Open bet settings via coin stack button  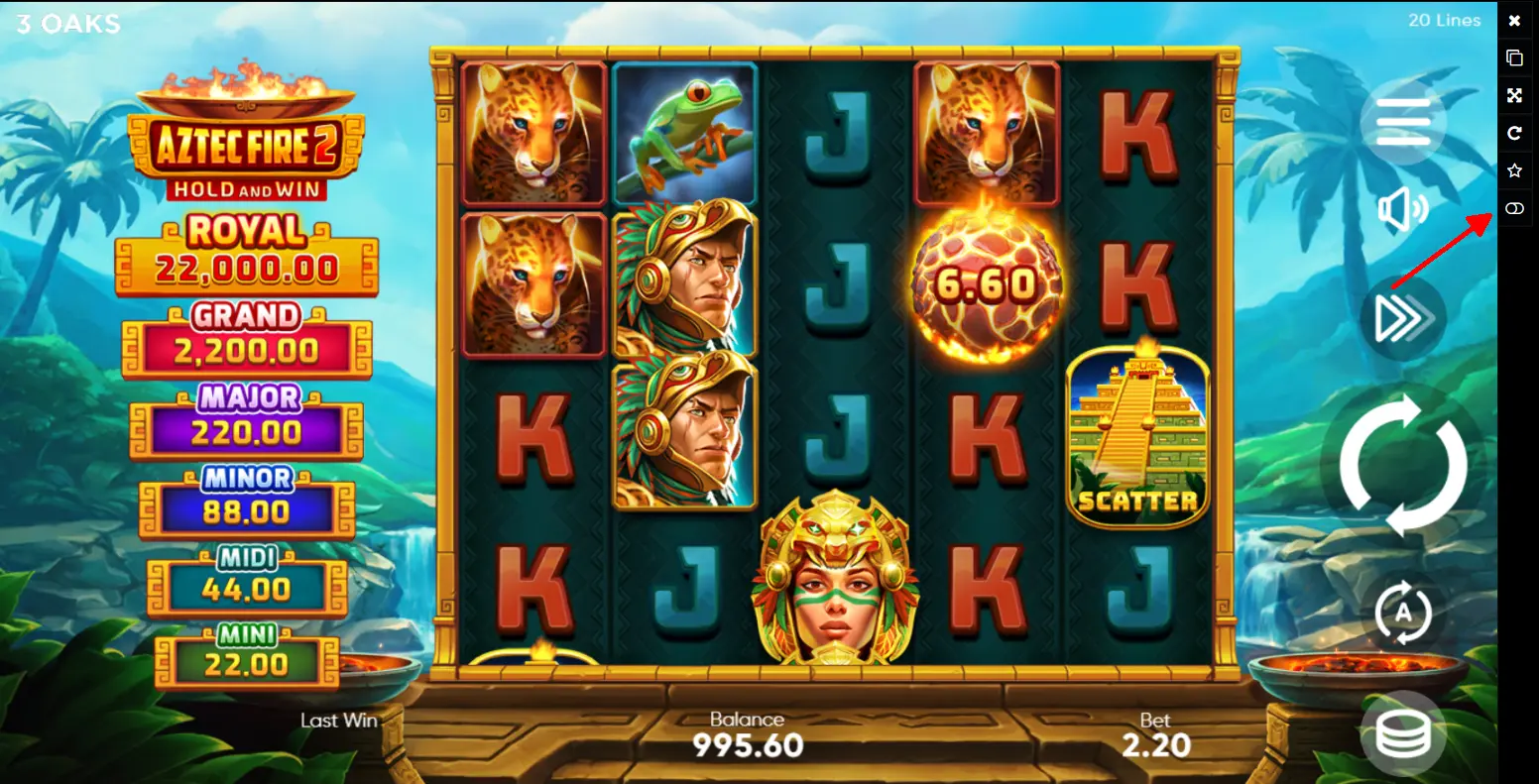(1402, 733)
